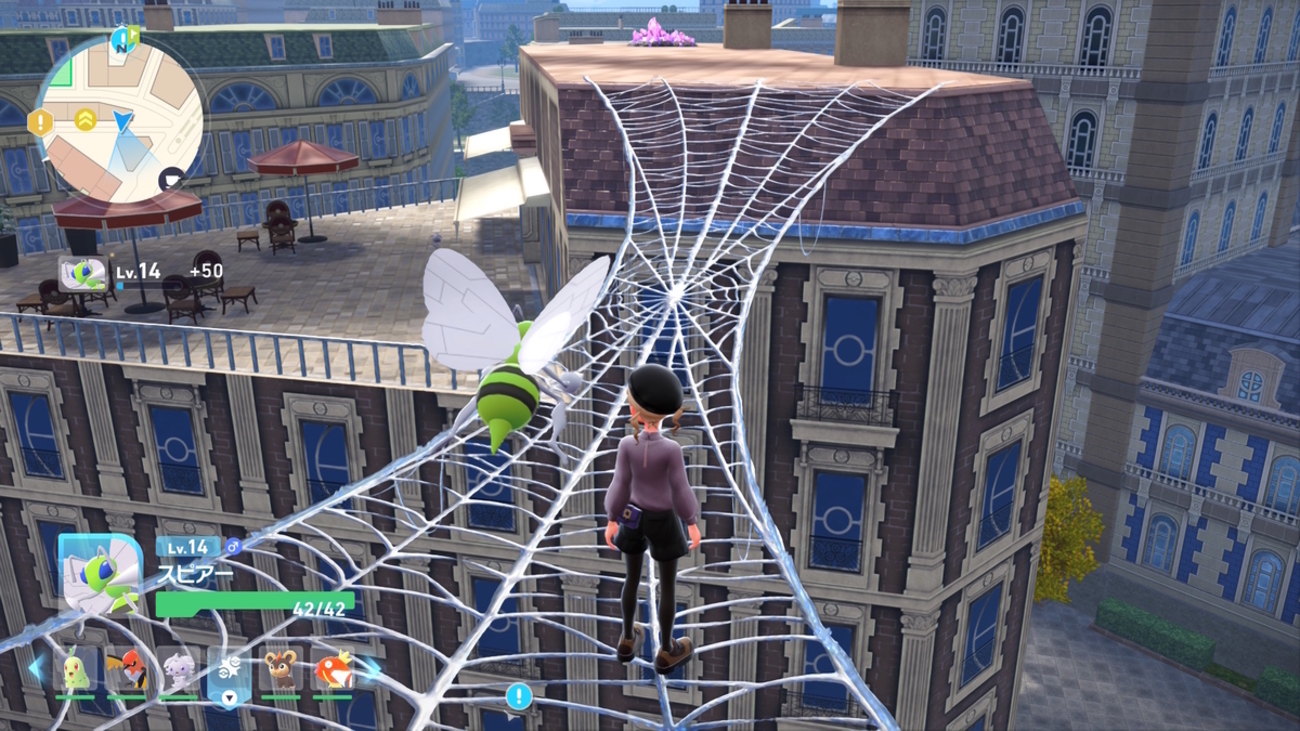Image resolution: width=1300 pixels, height=731 pixels.
Task: Click the yellow exclamation quest marker
Action: tap(40, 123)
